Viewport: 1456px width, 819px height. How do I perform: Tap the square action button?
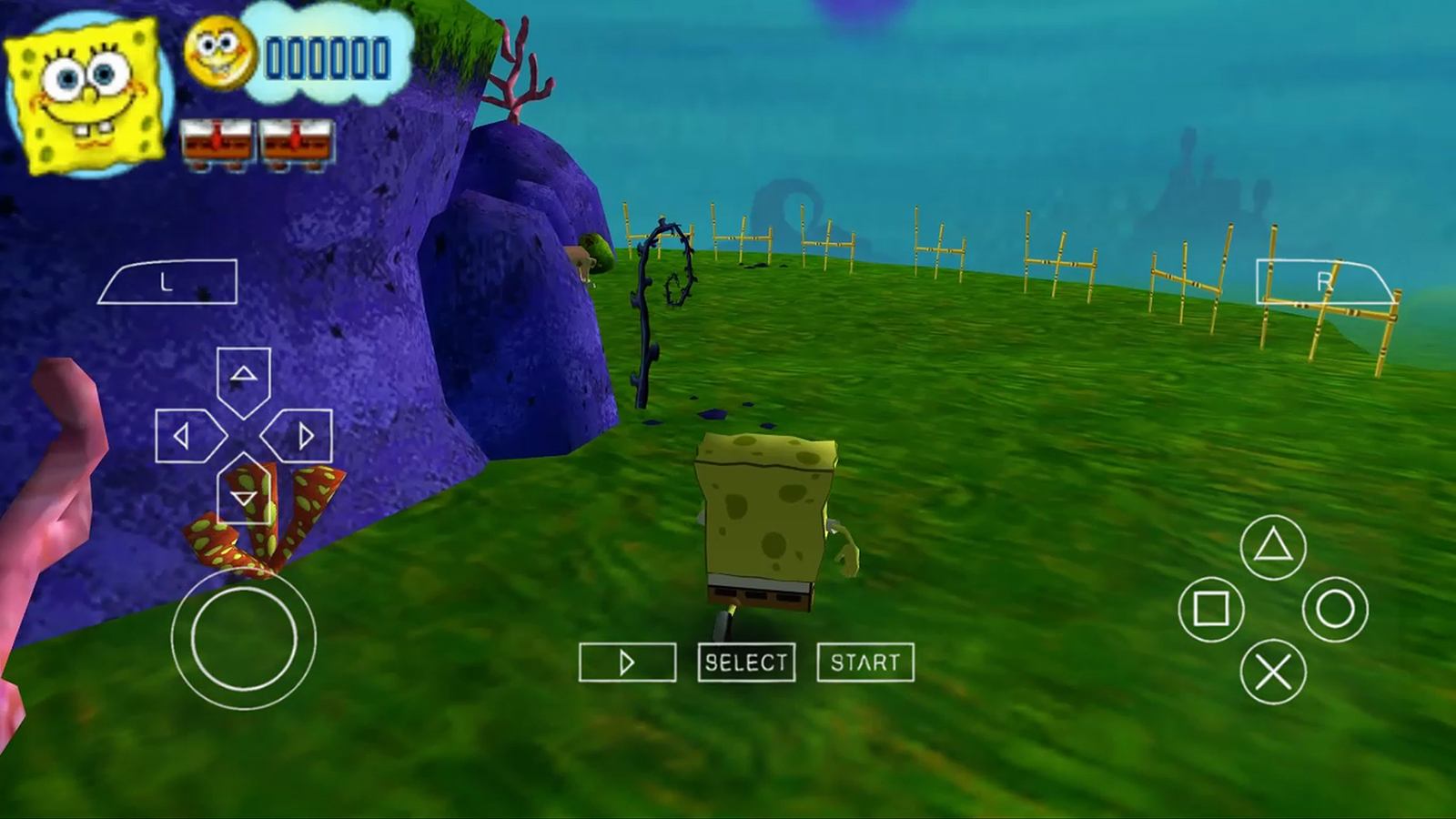pyautogui.click(x=1211, y=609)
